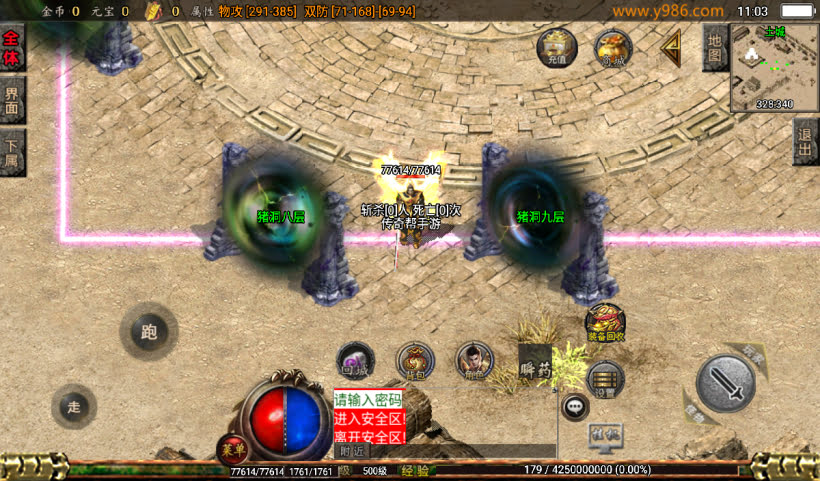
Task: Switch to the 下属 tab
Action: click(12, 152)
